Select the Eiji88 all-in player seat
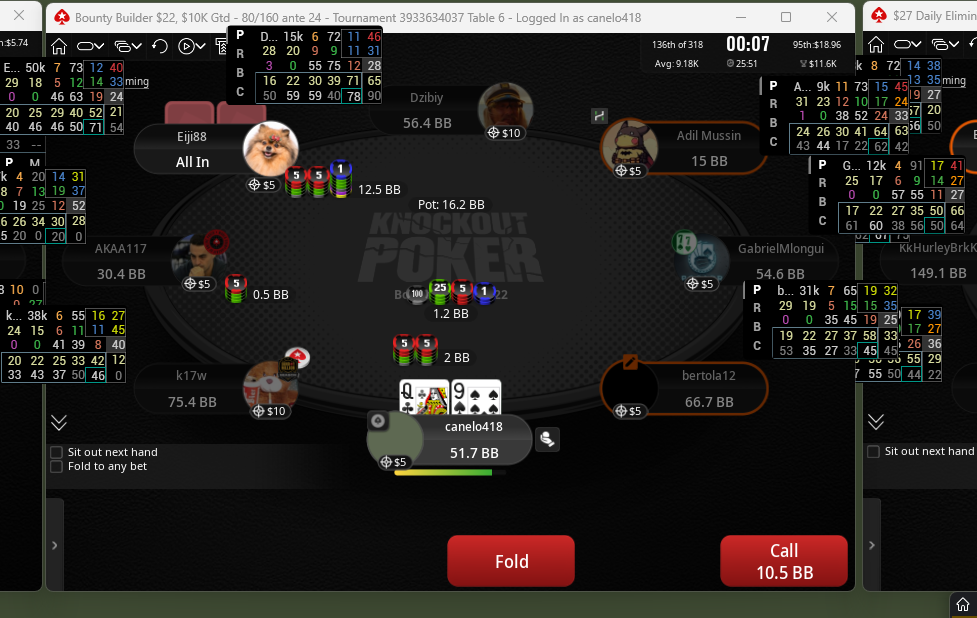This screenshot has height=618, width=977. pos(193,149)
